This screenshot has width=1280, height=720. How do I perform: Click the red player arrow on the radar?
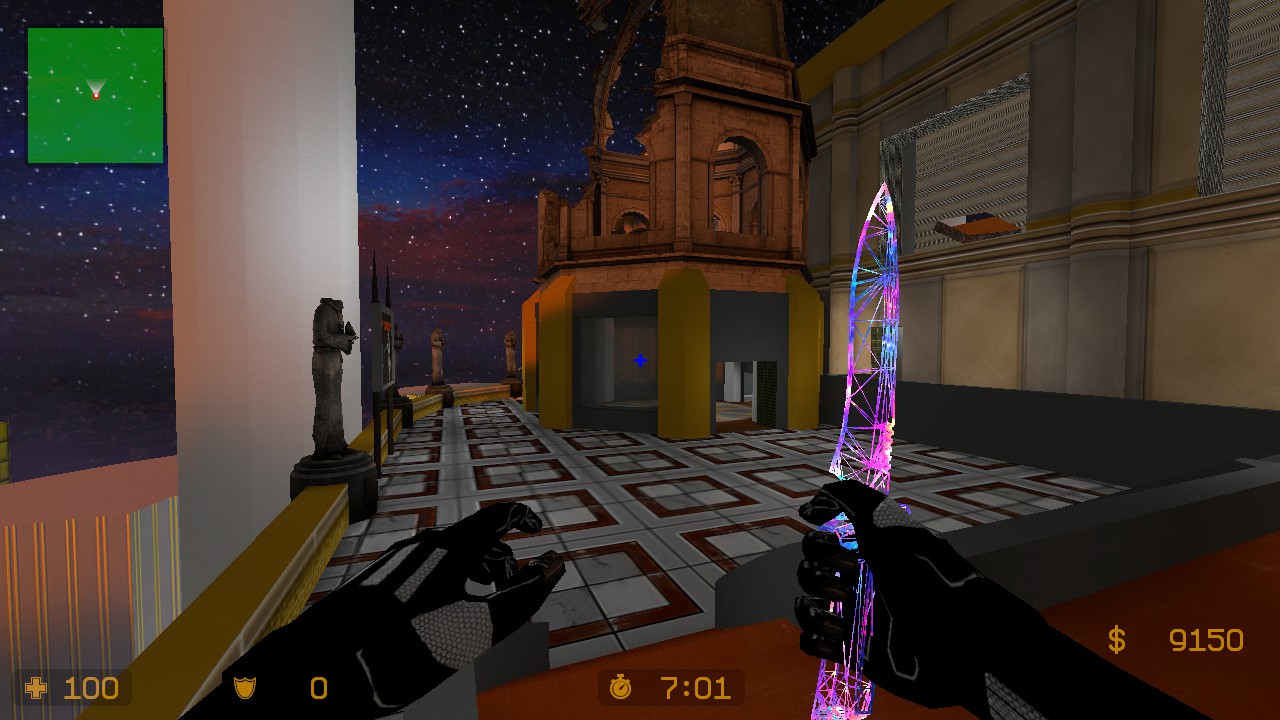95,93
